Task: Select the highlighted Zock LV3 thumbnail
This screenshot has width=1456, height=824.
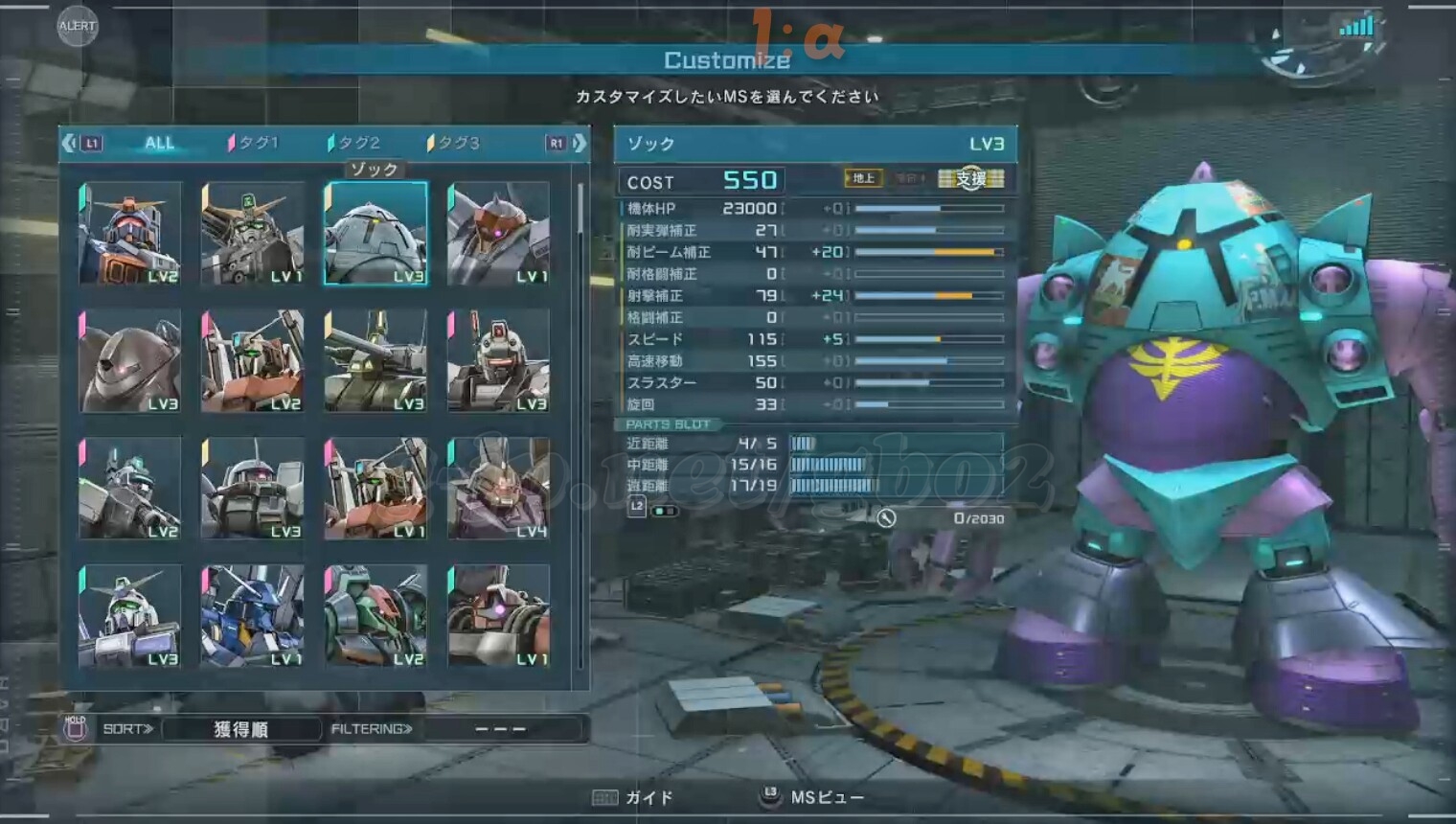Action: pos(375,233)
